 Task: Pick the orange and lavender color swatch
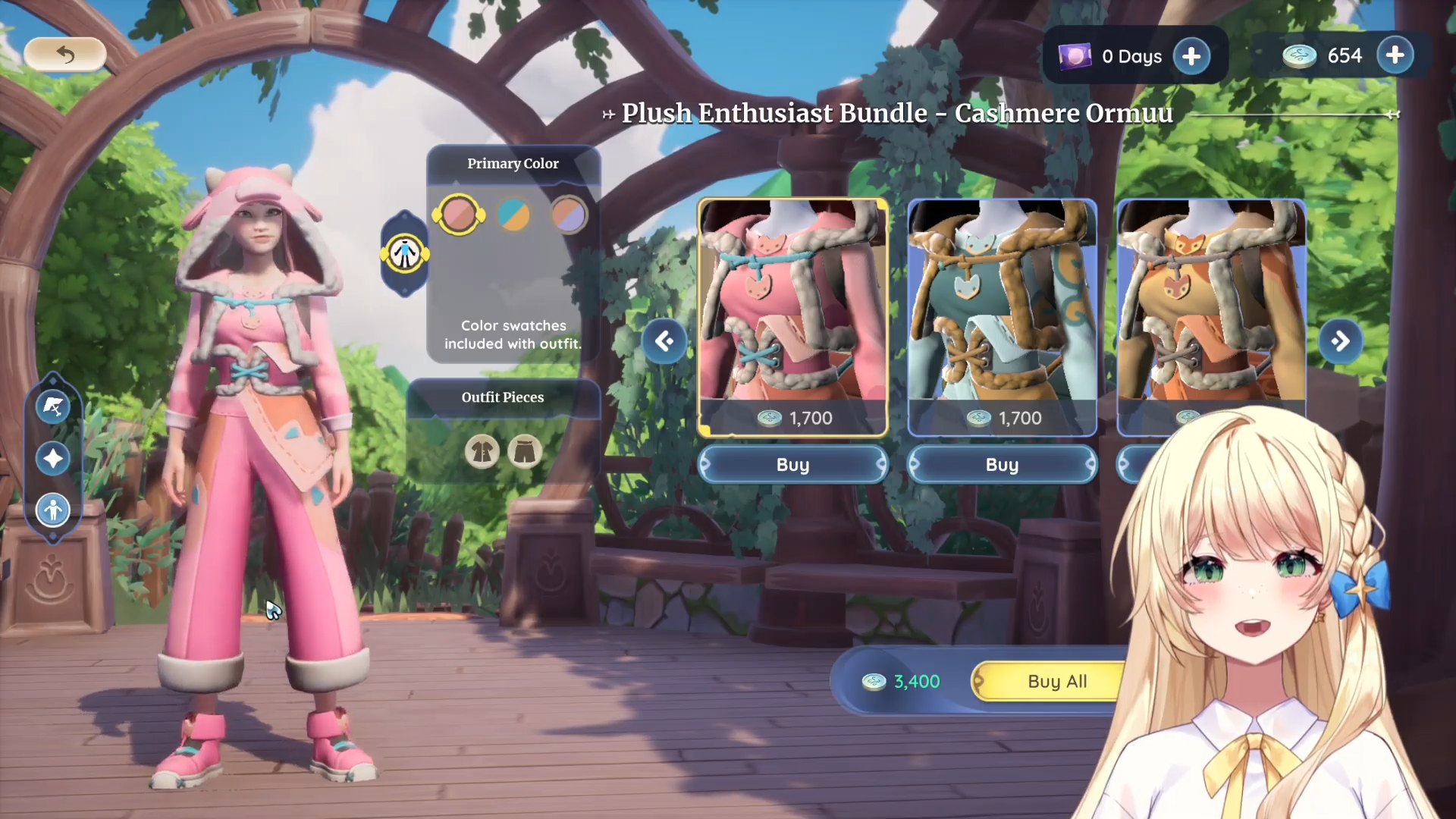tap(569, 215)
